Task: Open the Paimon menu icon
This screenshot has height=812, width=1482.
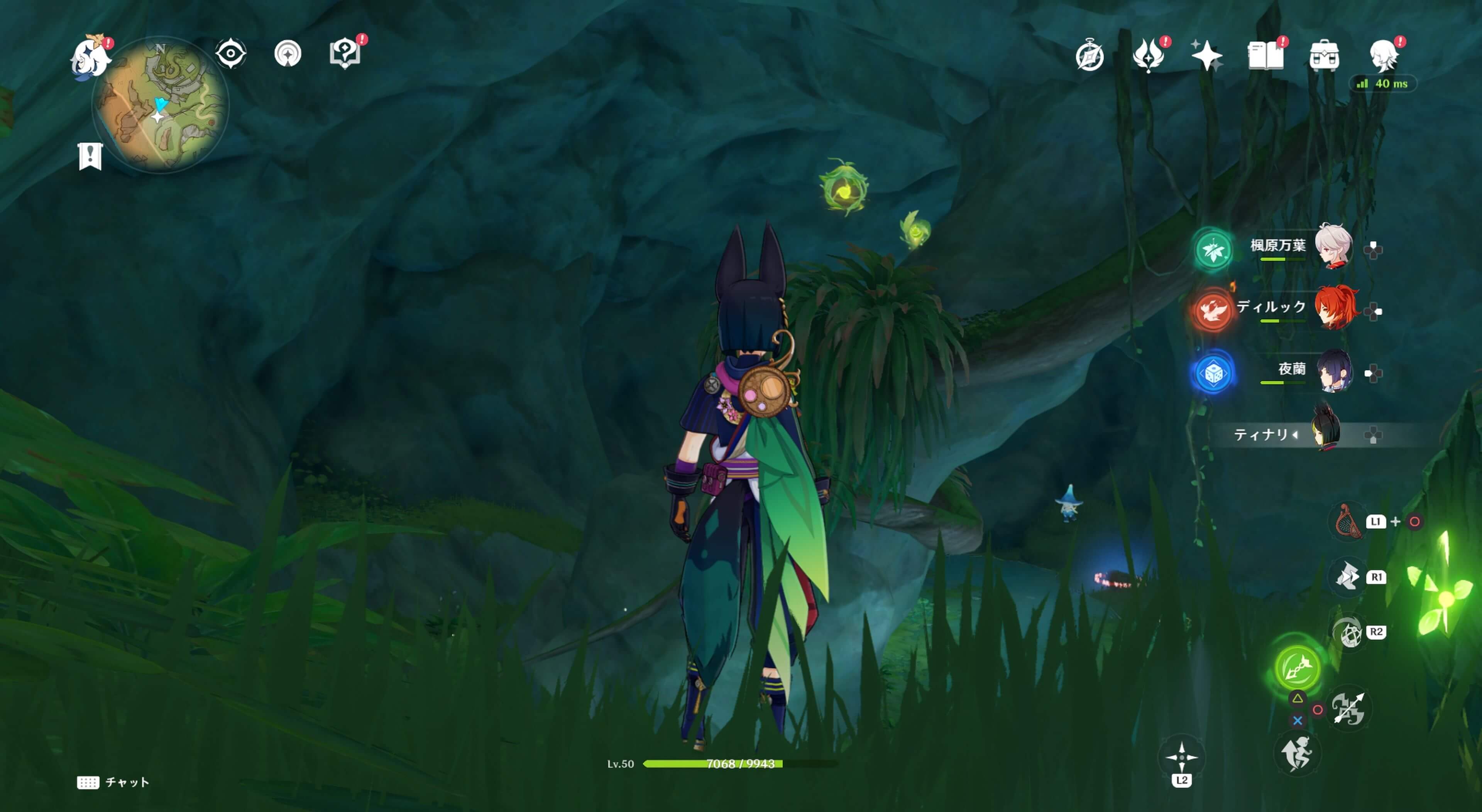Action: [90, 56]
